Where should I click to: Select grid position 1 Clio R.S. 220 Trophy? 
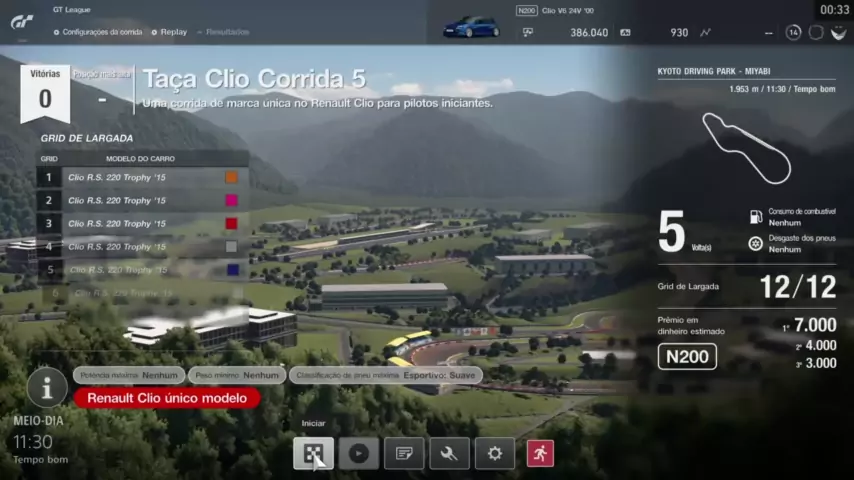(x=142, y=177)
